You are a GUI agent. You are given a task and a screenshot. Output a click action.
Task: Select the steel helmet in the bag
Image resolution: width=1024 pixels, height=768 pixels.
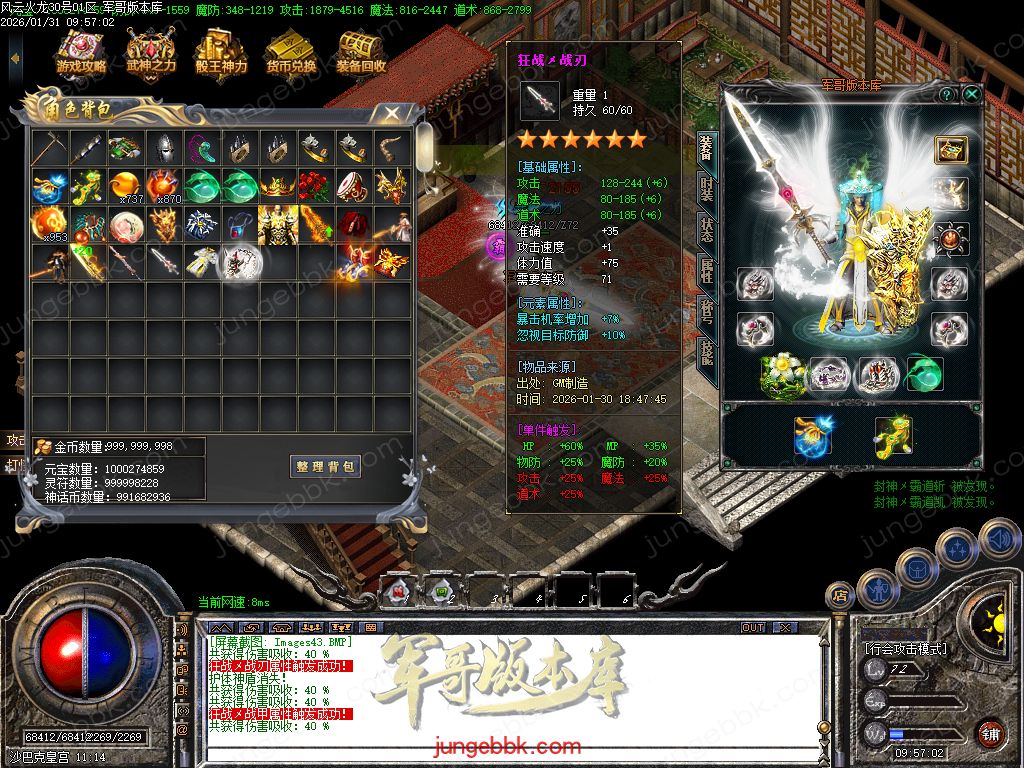(x=164, y=149)
